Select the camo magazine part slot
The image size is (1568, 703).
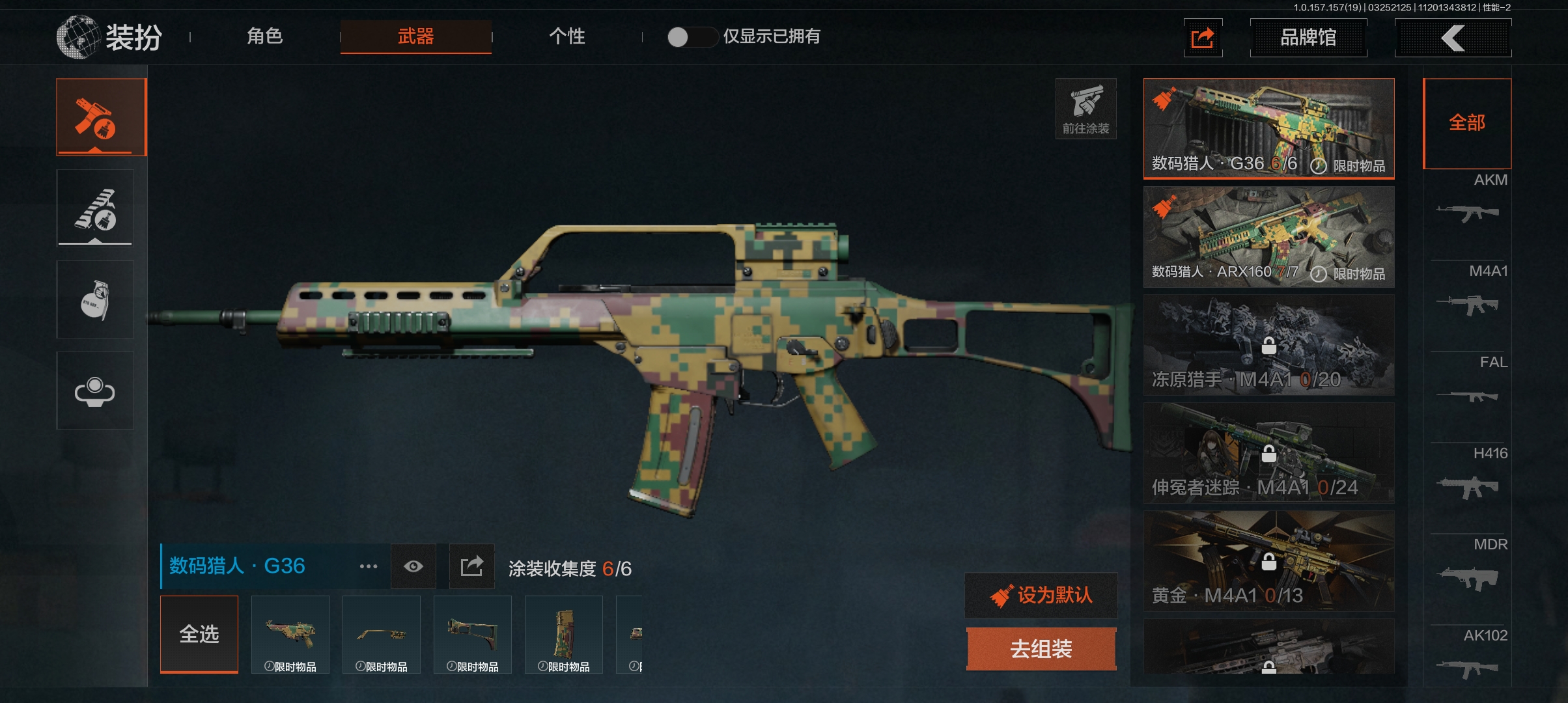pos(564,634)
